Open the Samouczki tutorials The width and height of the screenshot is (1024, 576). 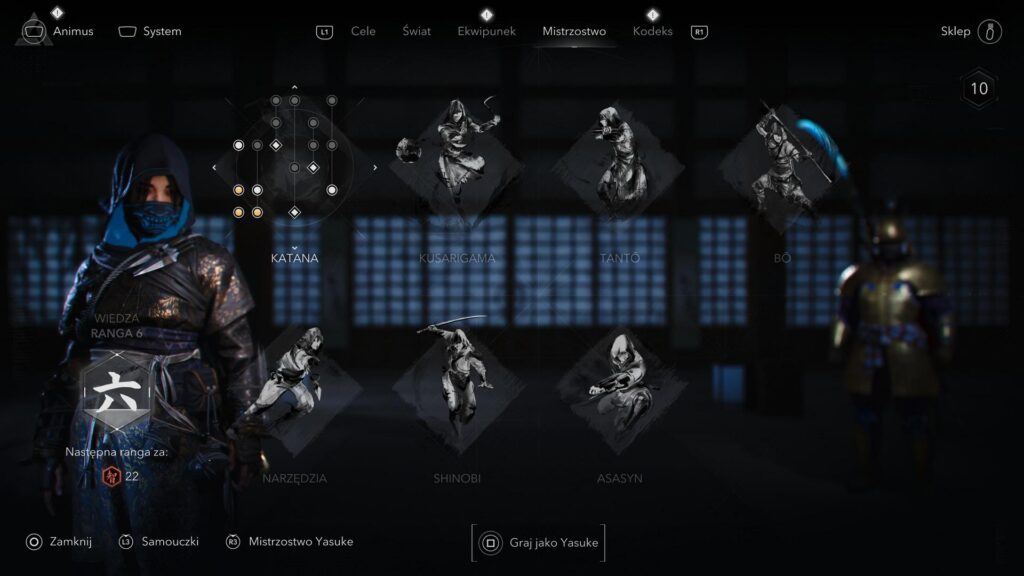point(169,541)
